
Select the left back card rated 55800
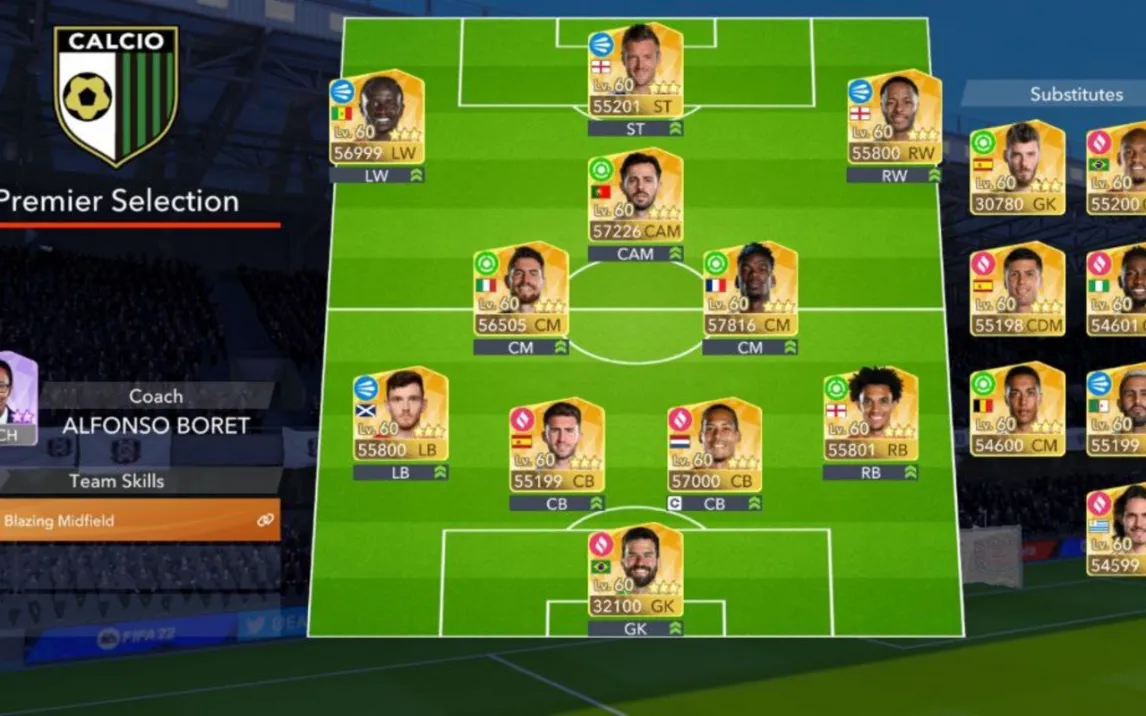pos(400,415)
